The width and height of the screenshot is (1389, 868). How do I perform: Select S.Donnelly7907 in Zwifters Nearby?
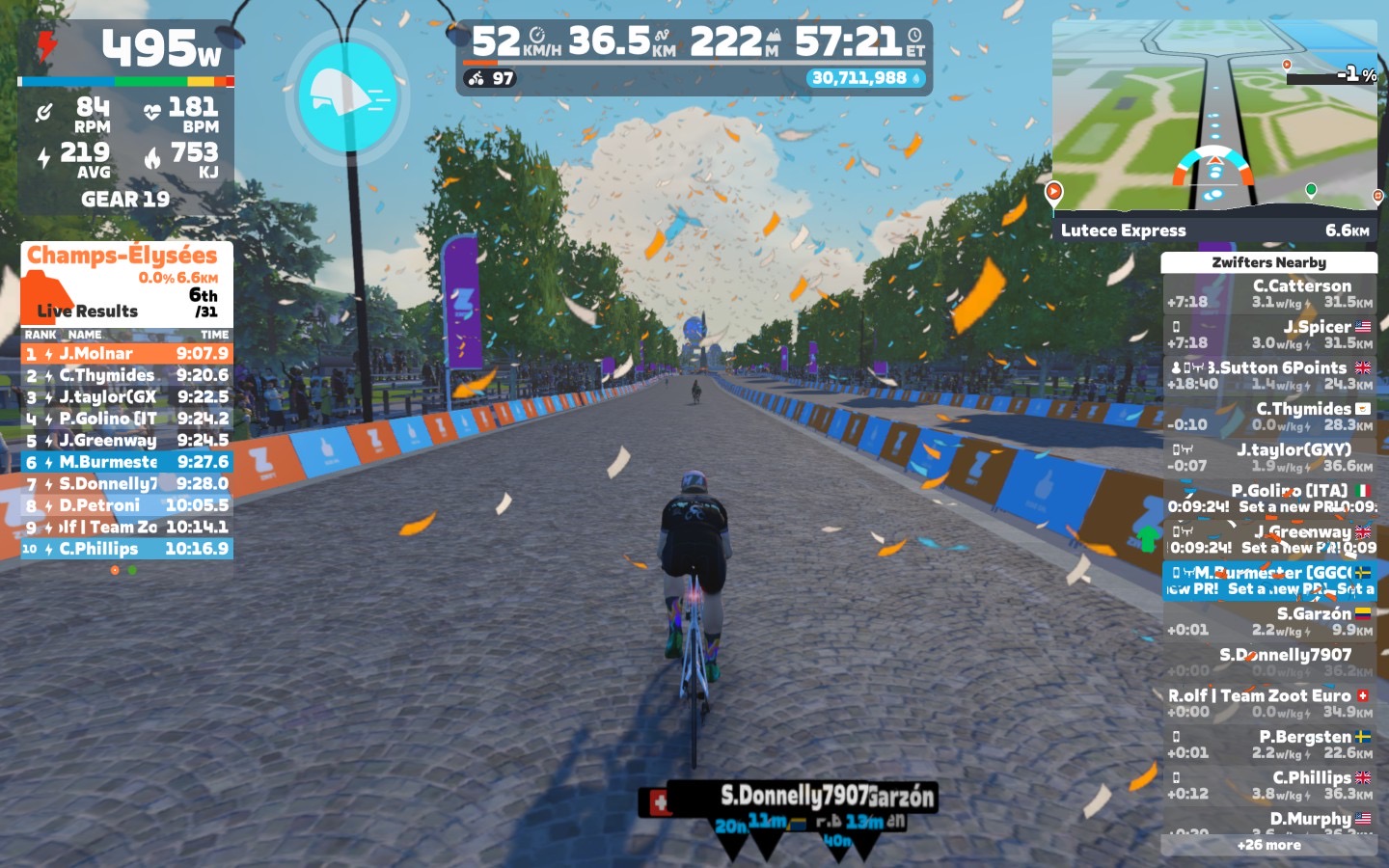pos(1269,662)
